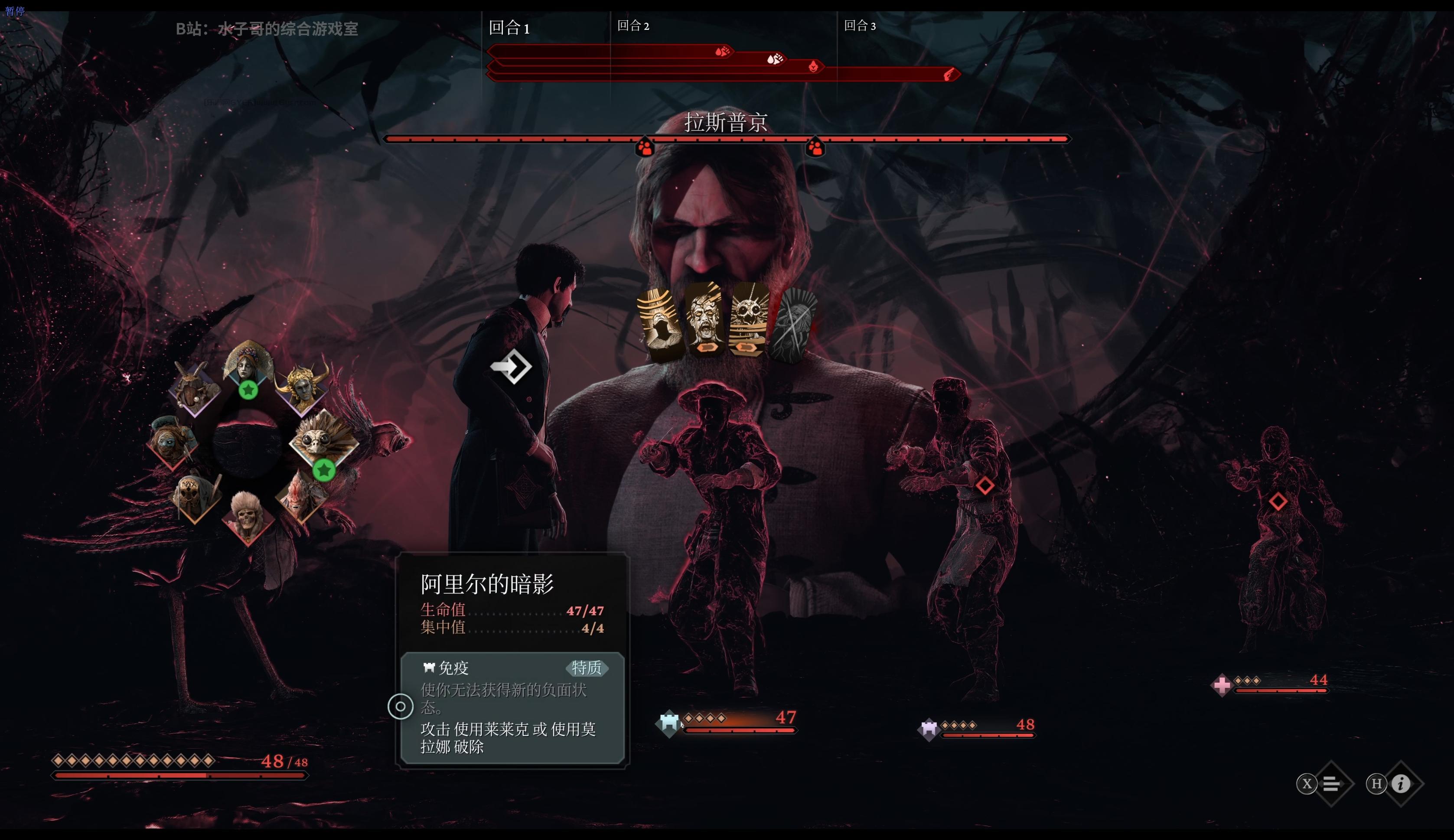Click the first paw marker on Rasputin's bar
This screenshot has height=840, width=1454.
(x=645, y=147)
